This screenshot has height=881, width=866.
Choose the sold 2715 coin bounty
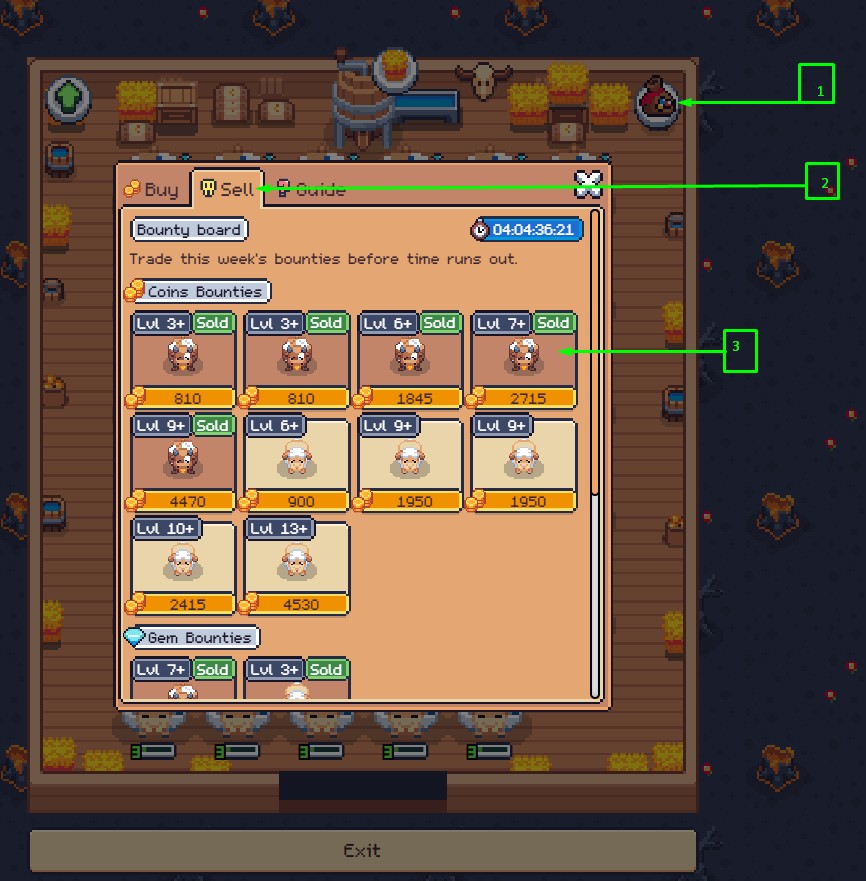(524, 359)
